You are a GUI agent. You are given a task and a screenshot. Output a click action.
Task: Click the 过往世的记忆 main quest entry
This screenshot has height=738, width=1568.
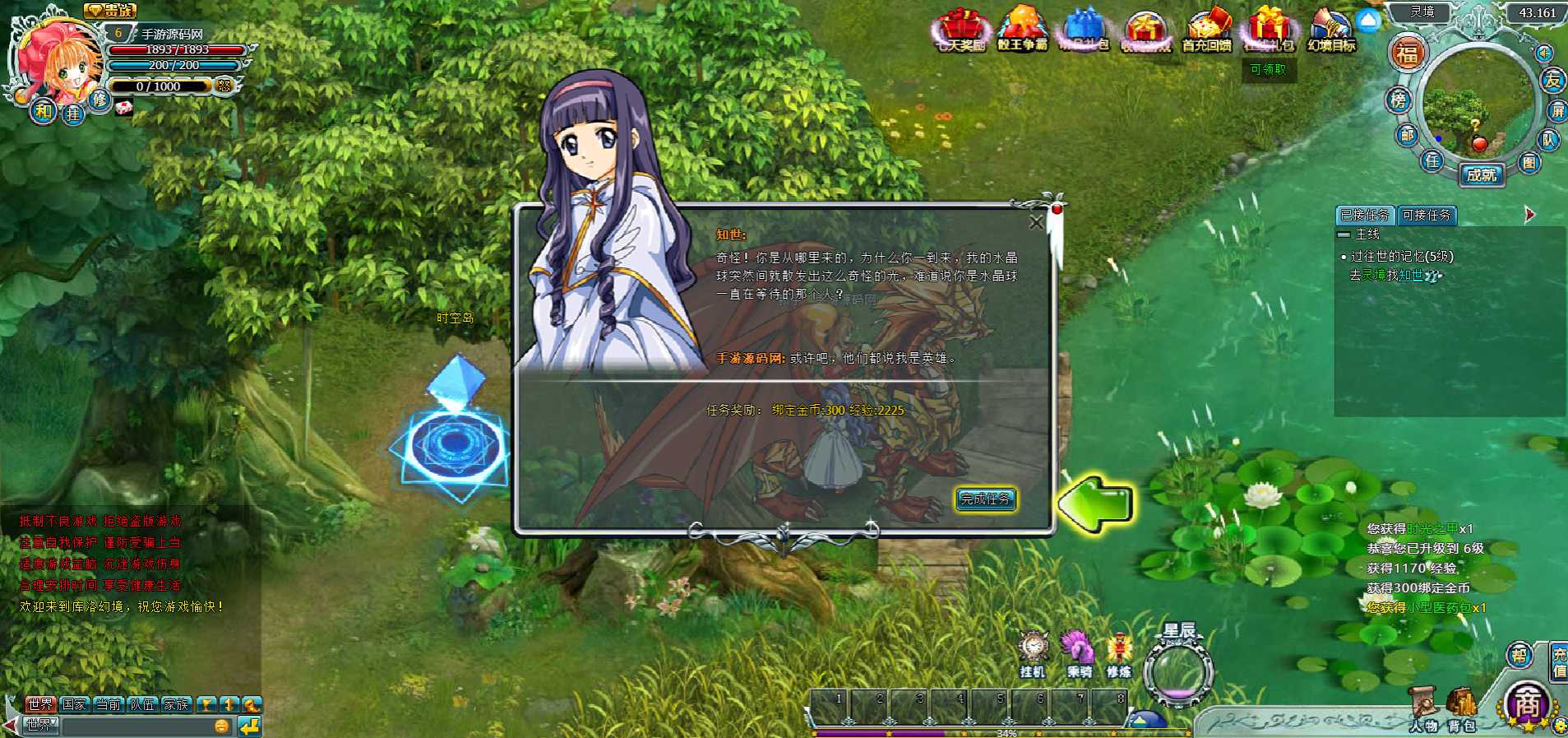pos(1402,257)
